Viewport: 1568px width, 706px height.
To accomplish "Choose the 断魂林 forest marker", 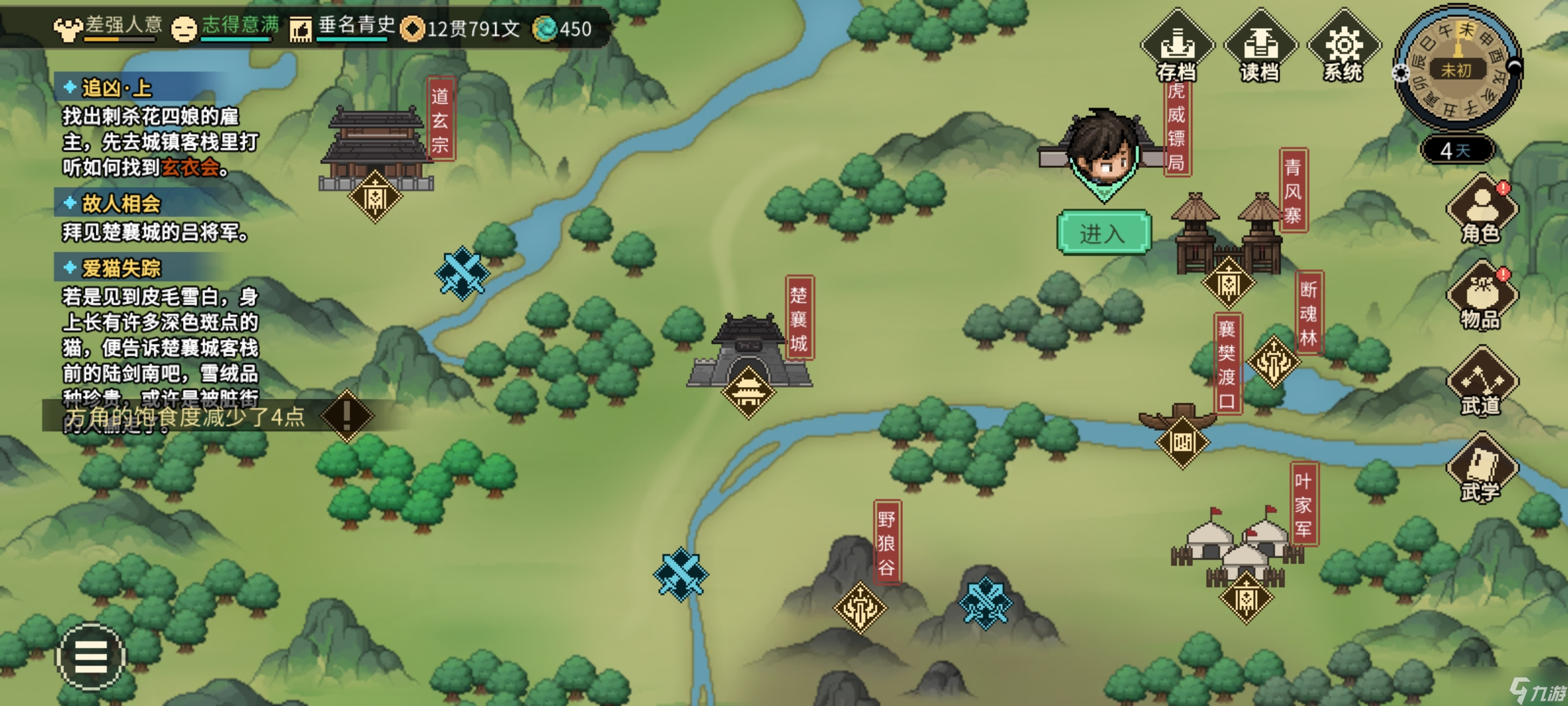I will 1273,361.
